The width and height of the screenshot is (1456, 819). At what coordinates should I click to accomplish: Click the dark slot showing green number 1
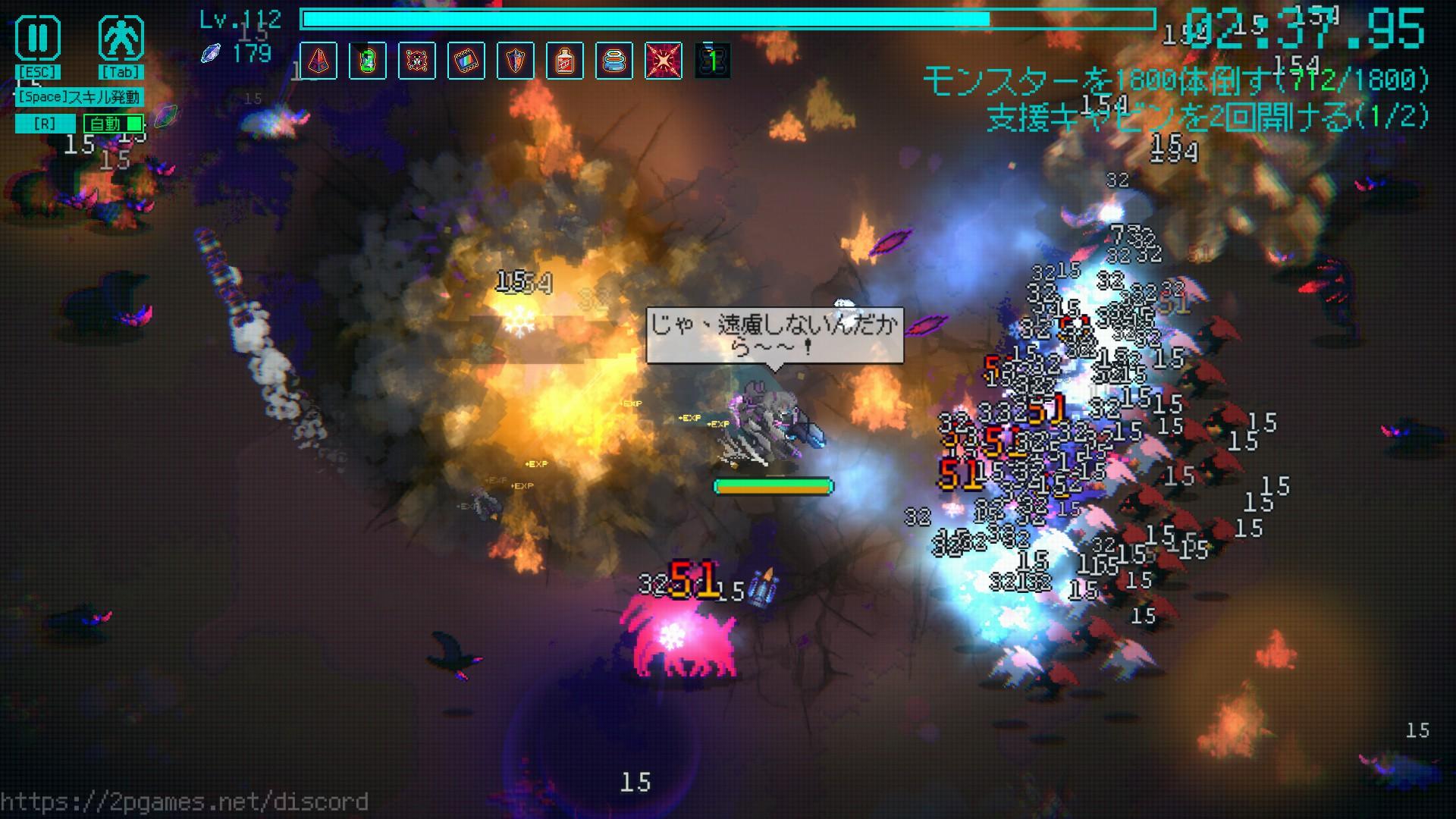click(x=713, y=61)
